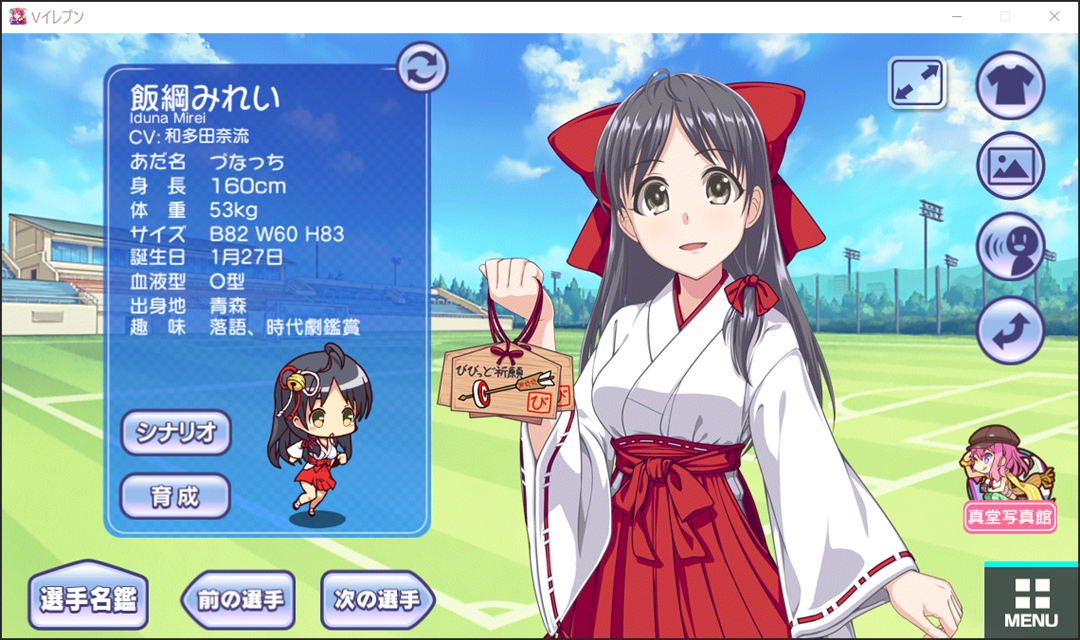
Task: Open the MENU button
Action: pos(1031,602)
